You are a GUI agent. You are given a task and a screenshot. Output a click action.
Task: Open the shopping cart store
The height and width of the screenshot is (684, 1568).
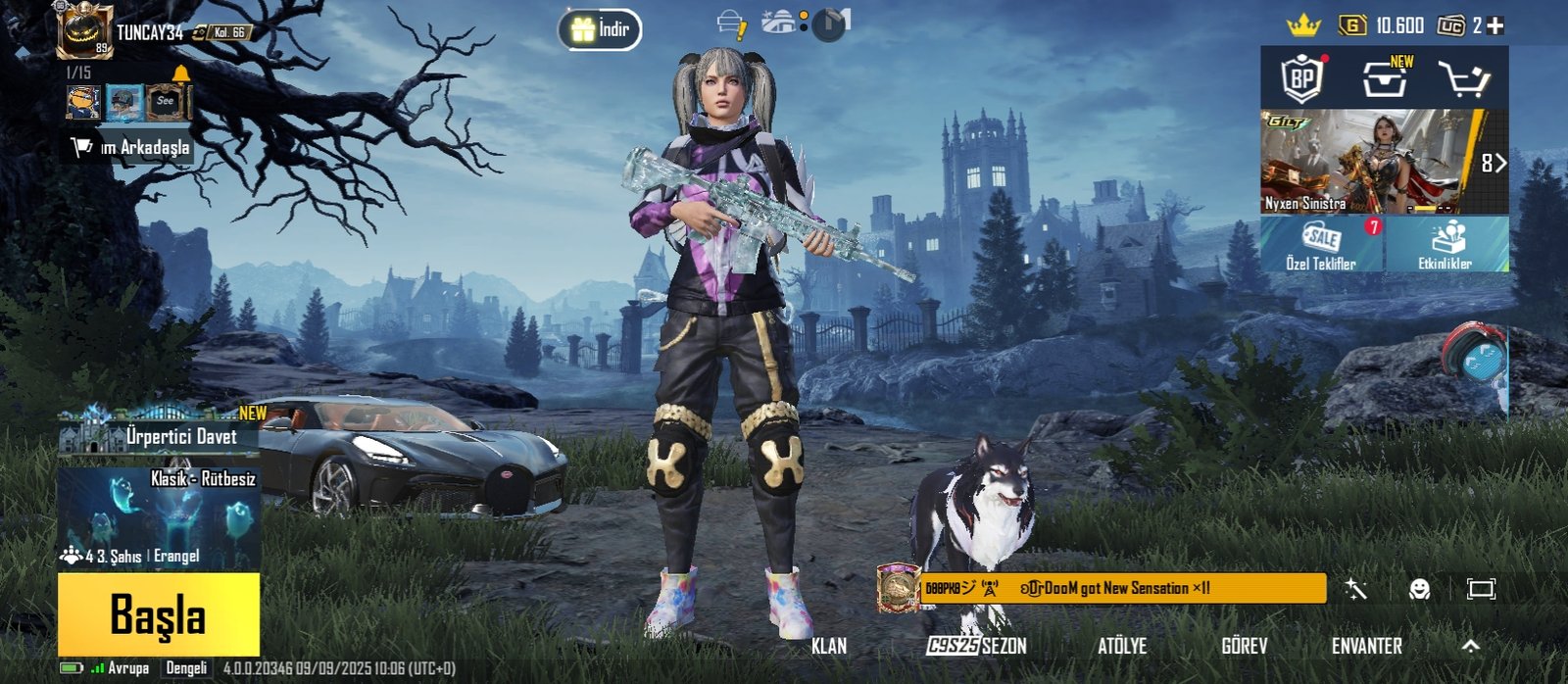tap(1463, 78)
